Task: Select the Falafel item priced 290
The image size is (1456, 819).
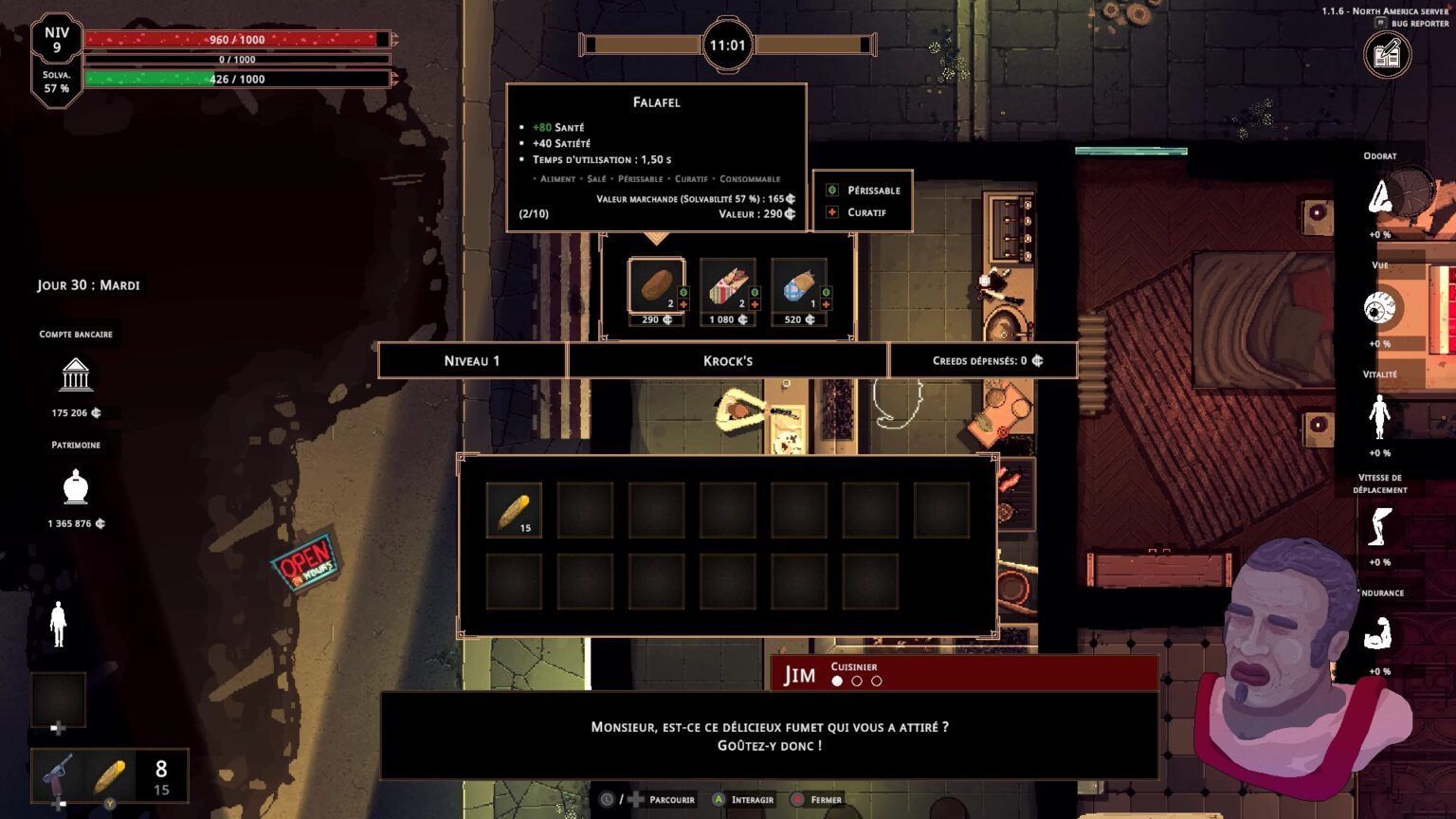Action: 655,284
